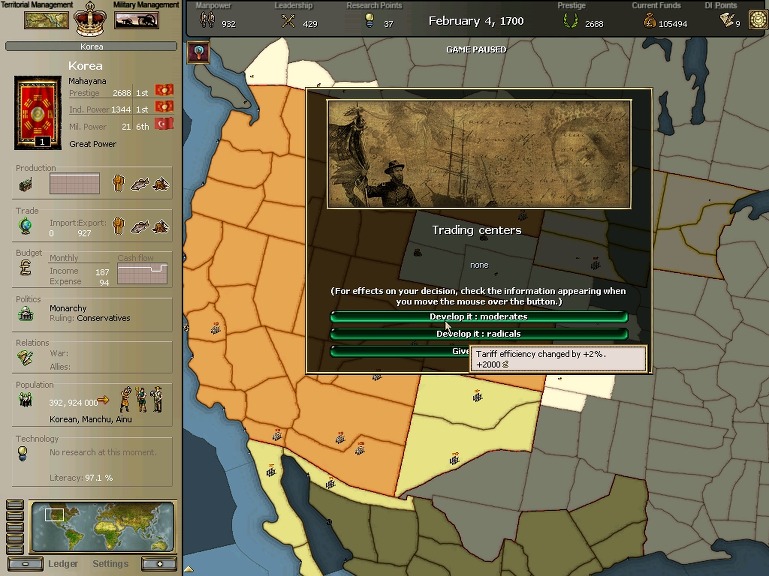Open the Trade globe panel
This screenshot has height=576, width=769.
pyautogui.click(x=25, y=226)
